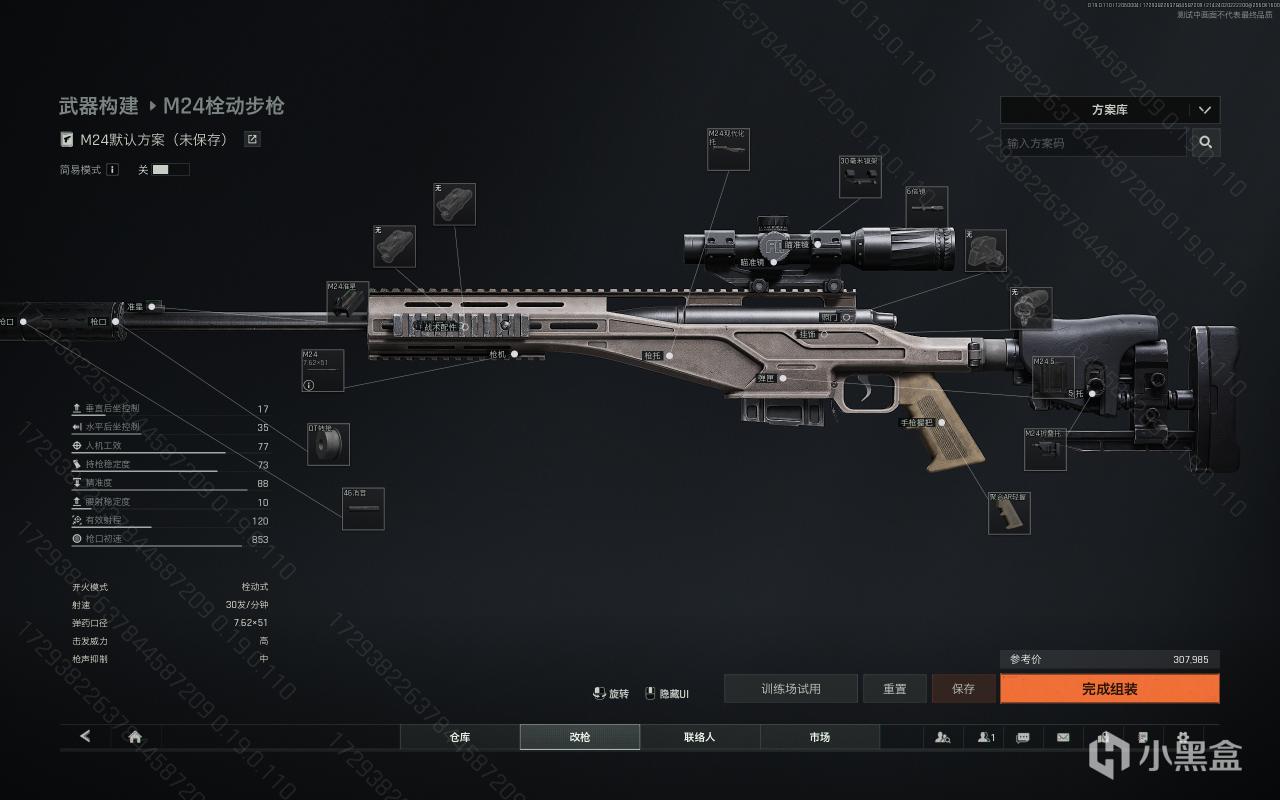The image size is (1280, 800).
Task: Open the 方案库 preset dropdown
Action: pyautogui.click(x=1110, y=110)
